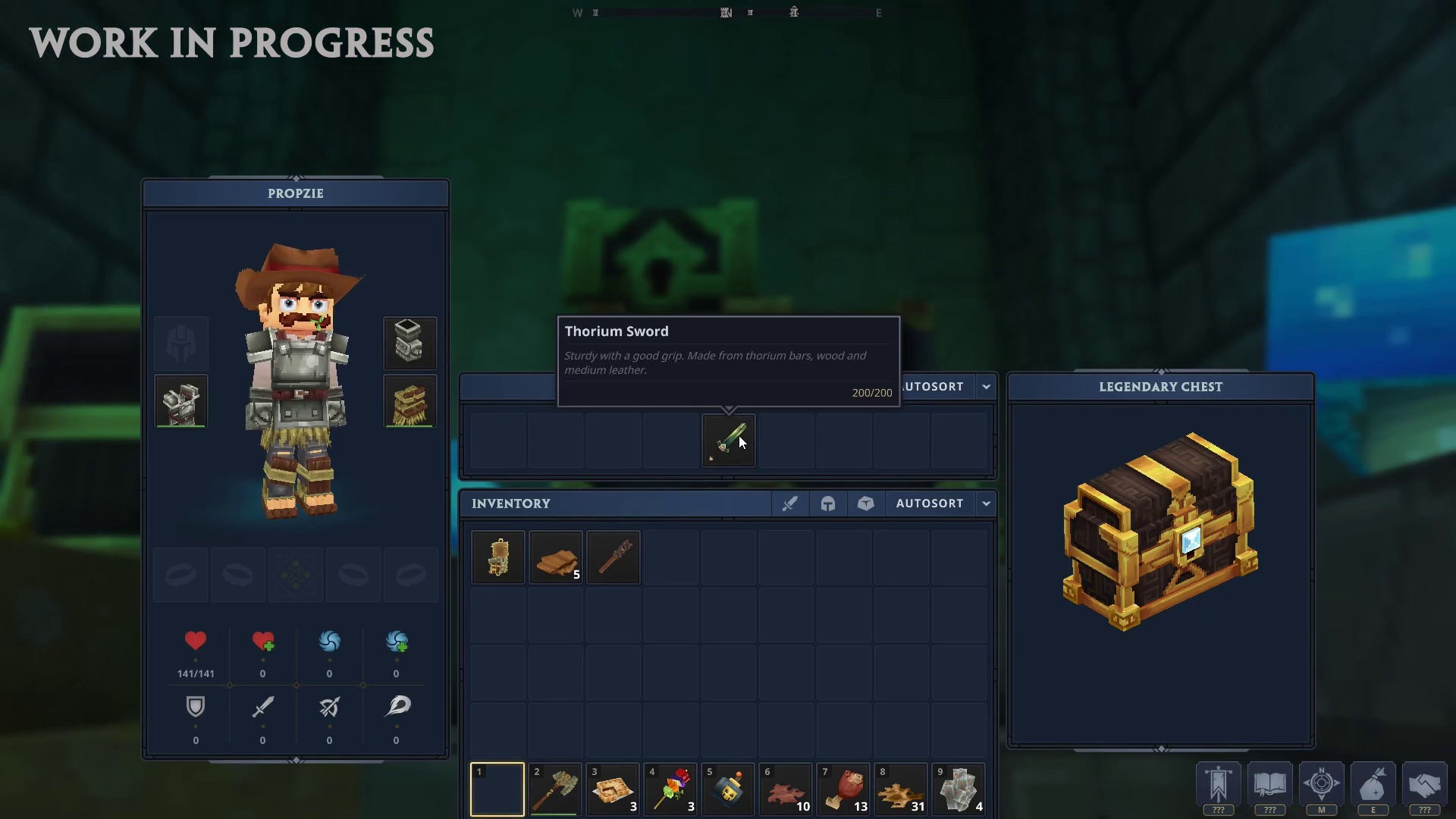Select the pie in hotbar slot 3

pos(613,789)
